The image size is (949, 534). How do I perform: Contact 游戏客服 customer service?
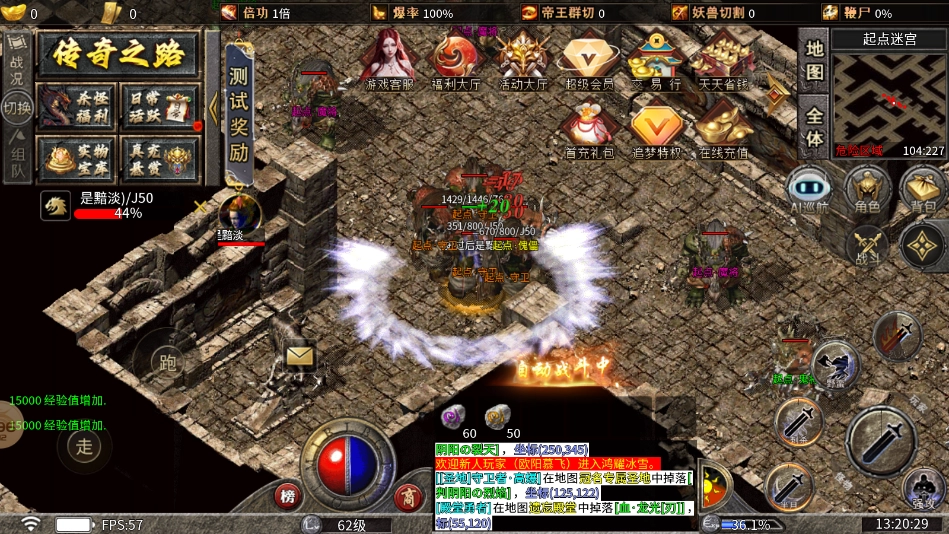tap(390, 60)
